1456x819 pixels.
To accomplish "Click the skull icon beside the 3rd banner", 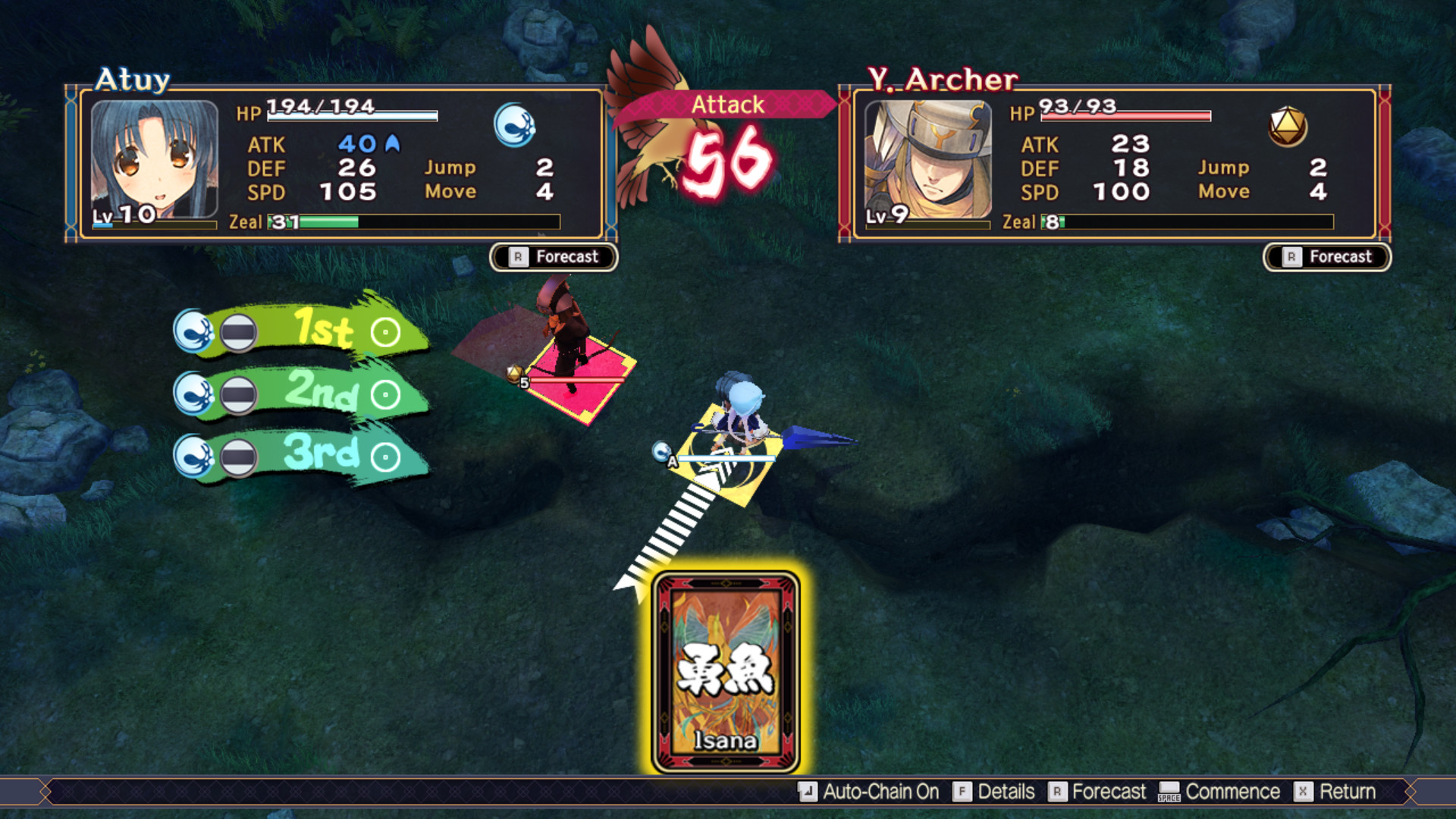I will coord(193,457).
